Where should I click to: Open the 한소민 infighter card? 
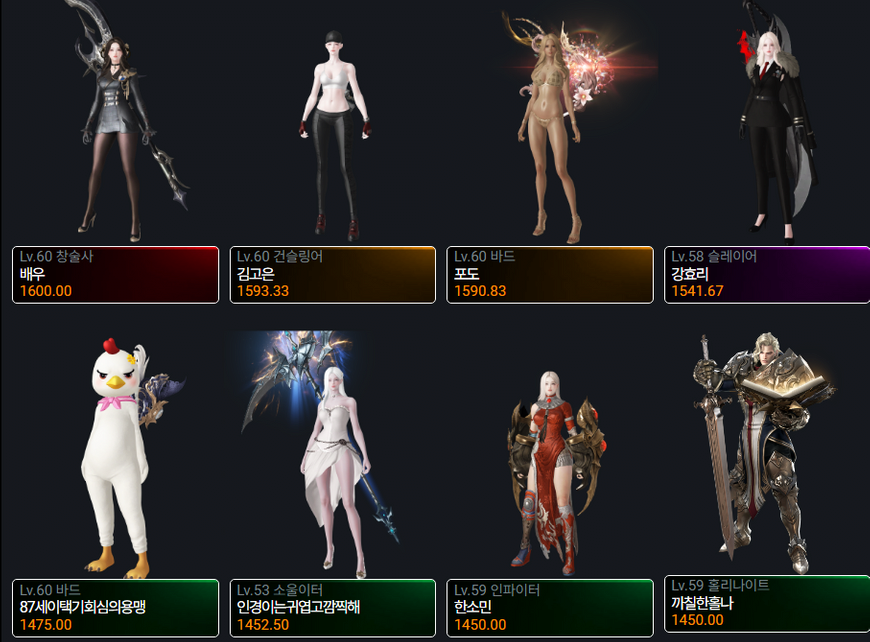click(550, 607)
